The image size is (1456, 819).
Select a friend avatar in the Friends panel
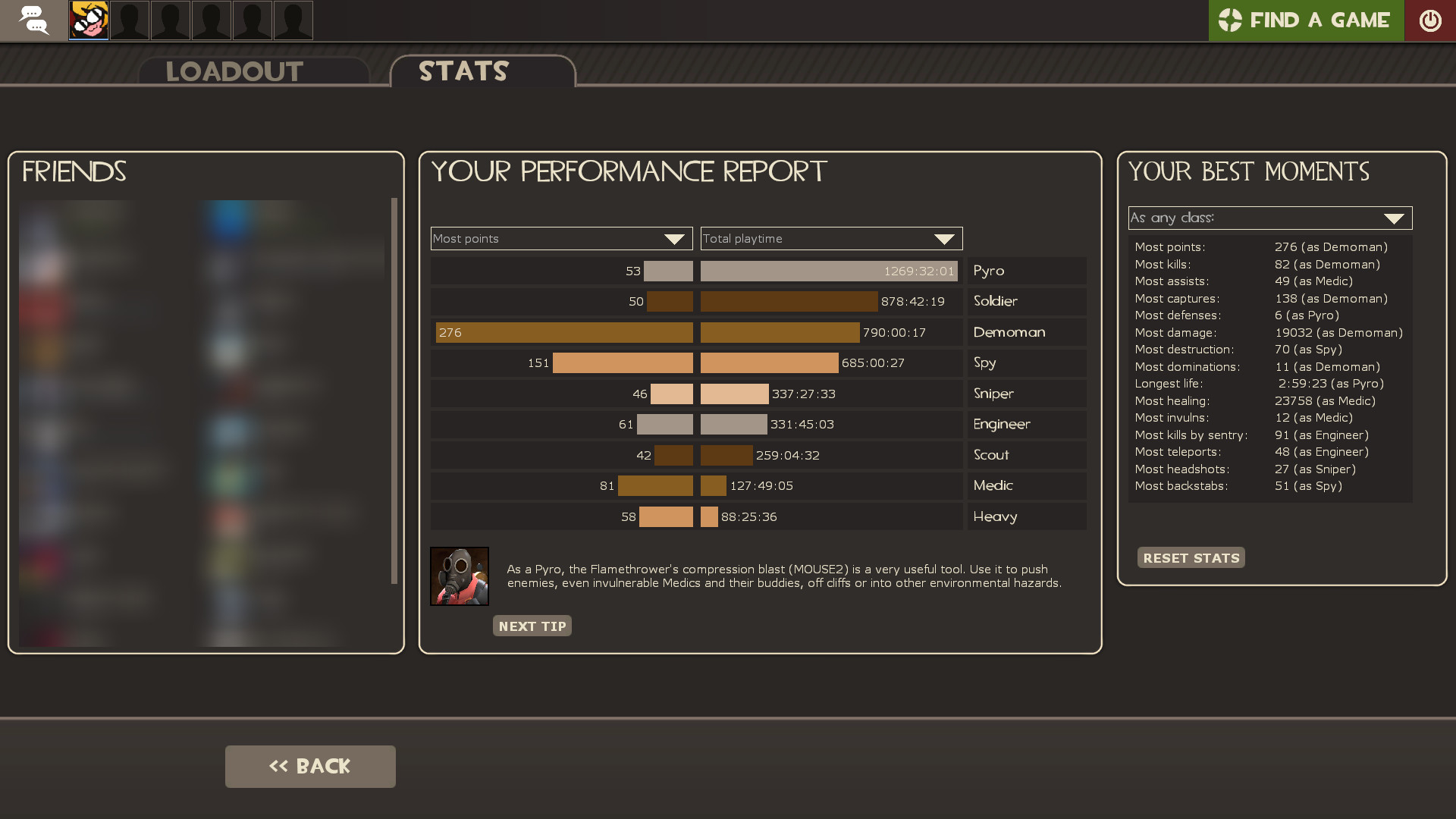(x=227, y=220)
